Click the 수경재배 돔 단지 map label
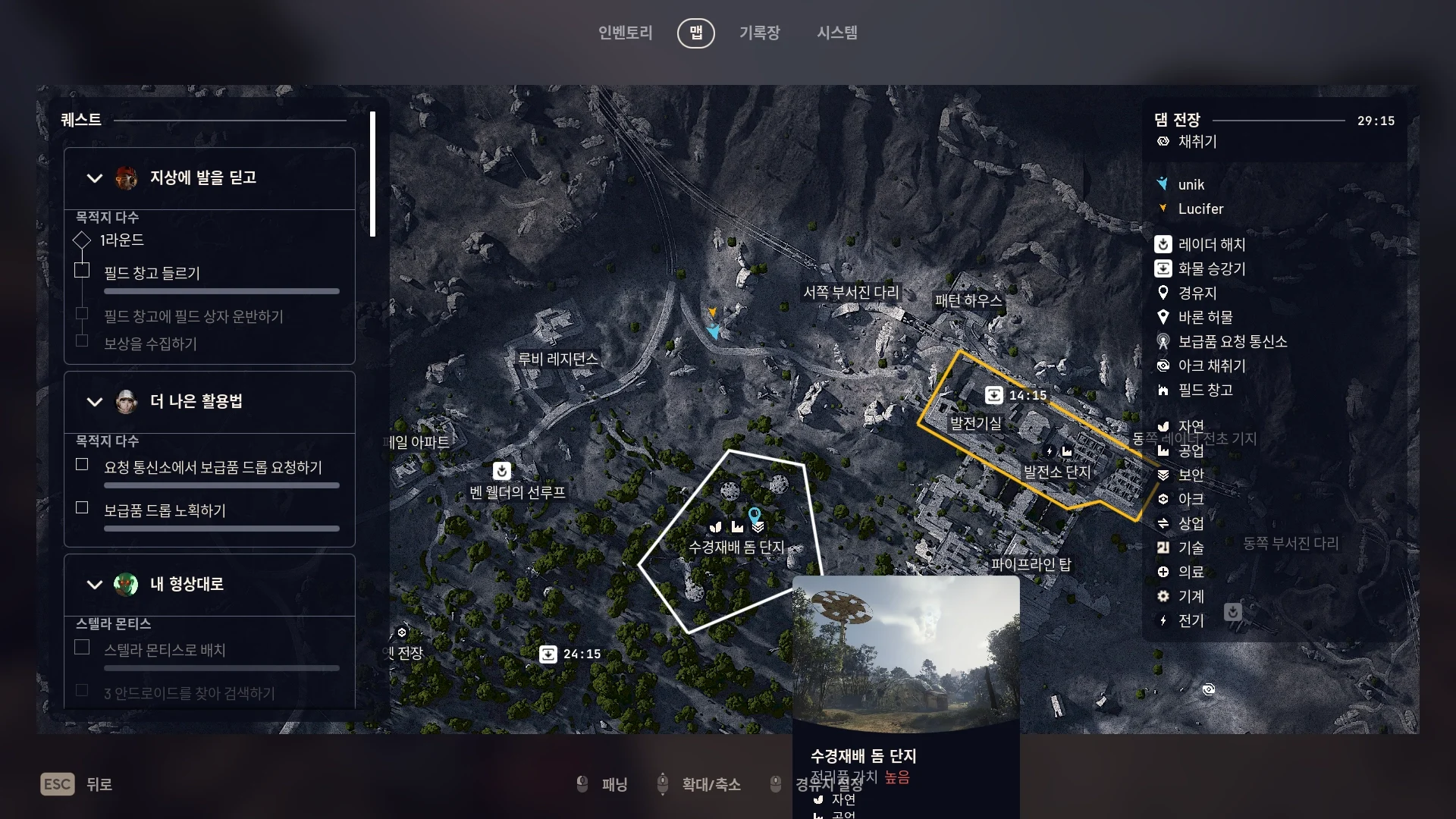This screenshot has height=819, width=1456. [x=736, y=547]
